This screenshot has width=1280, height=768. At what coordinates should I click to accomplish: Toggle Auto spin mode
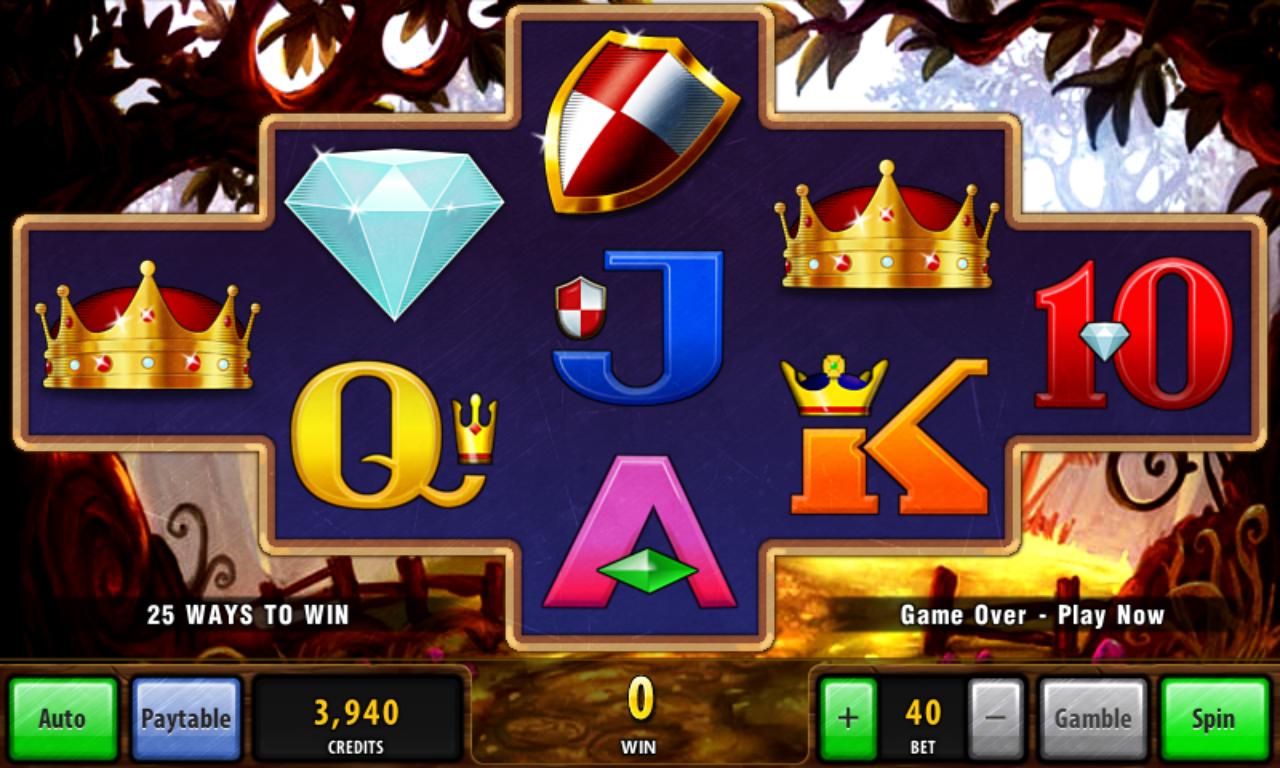(x=62, y=717)
